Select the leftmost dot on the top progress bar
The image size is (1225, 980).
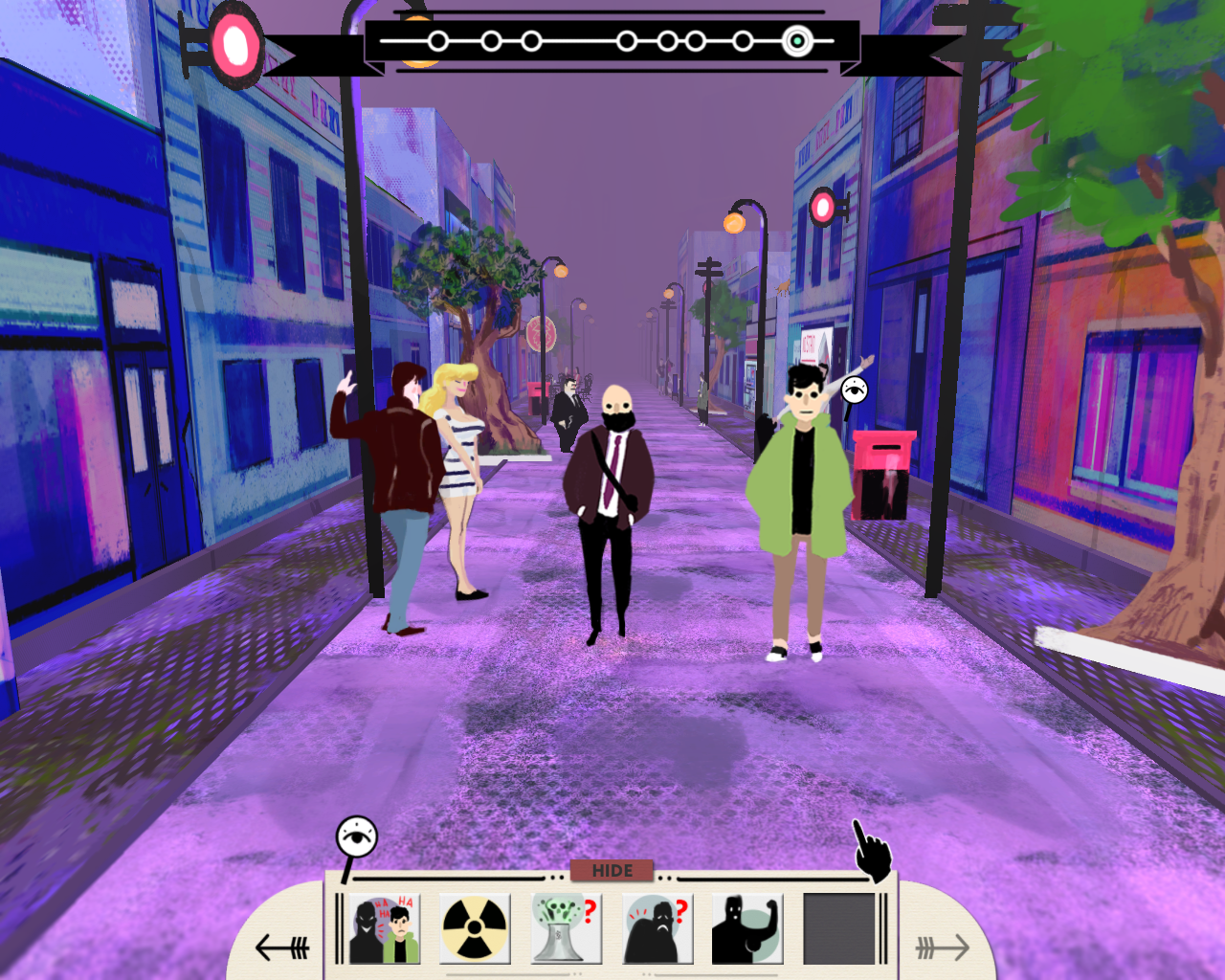pos(437,41)
